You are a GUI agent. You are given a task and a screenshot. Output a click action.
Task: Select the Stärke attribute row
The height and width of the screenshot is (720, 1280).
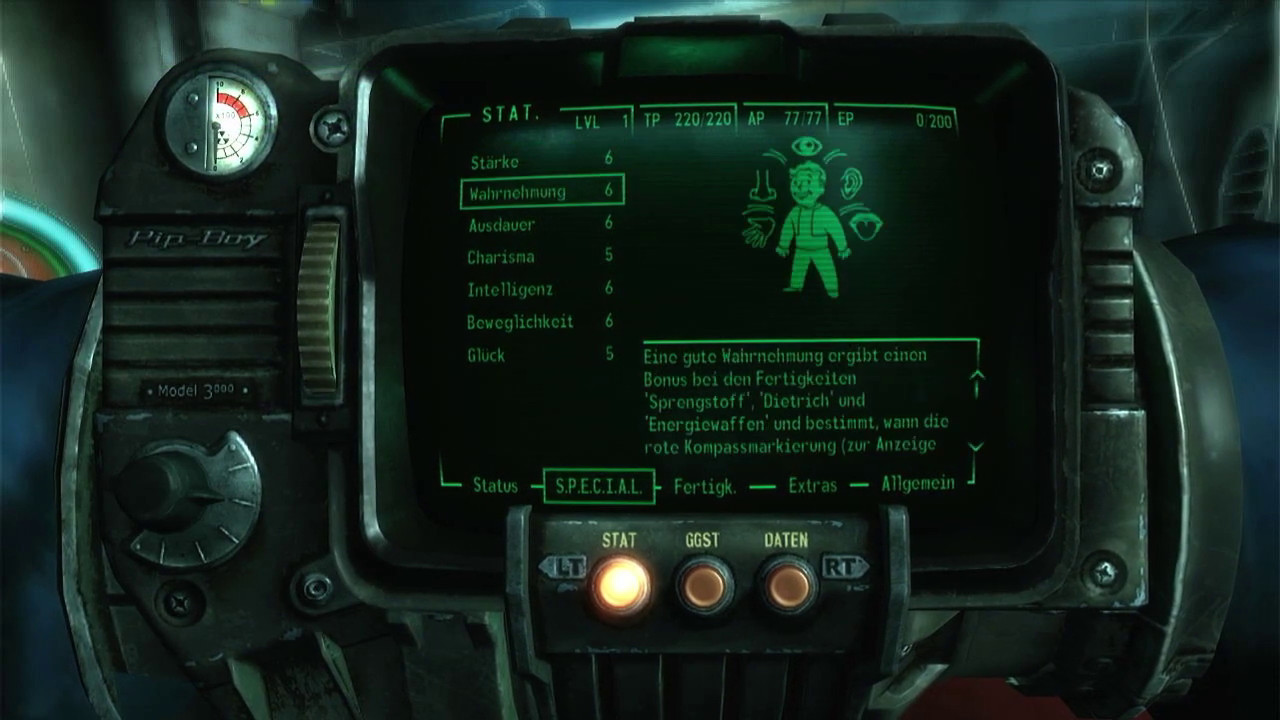541,160
